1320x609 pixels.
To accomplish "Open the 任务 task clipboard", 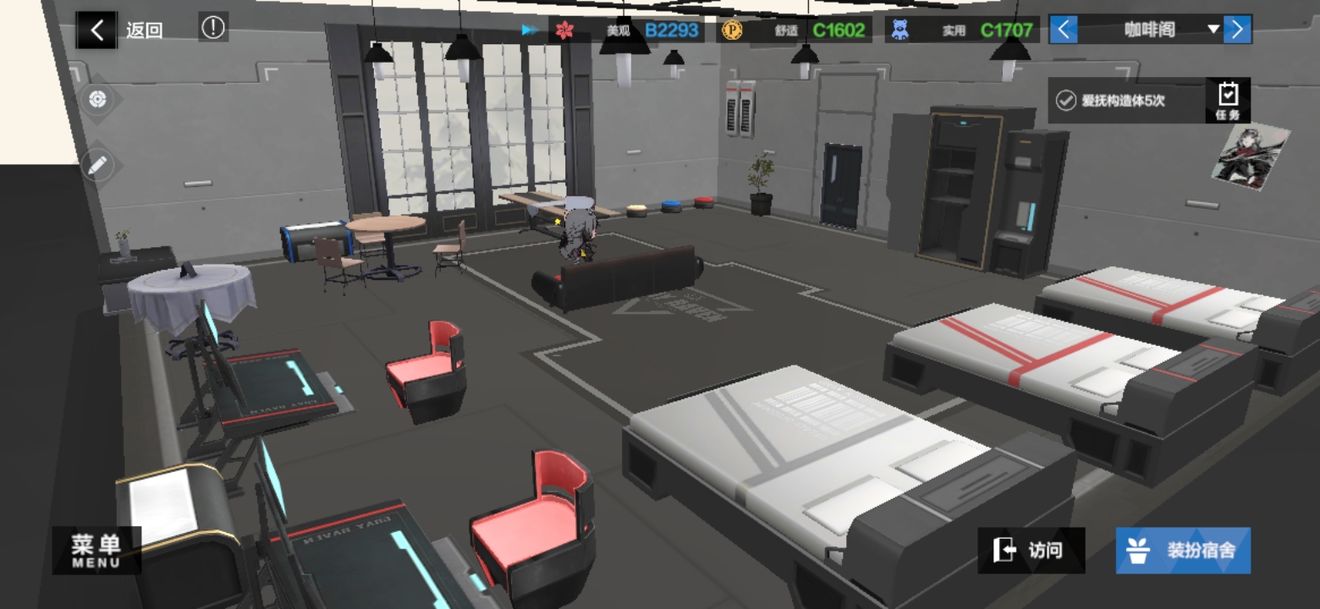I will 1228,100.
